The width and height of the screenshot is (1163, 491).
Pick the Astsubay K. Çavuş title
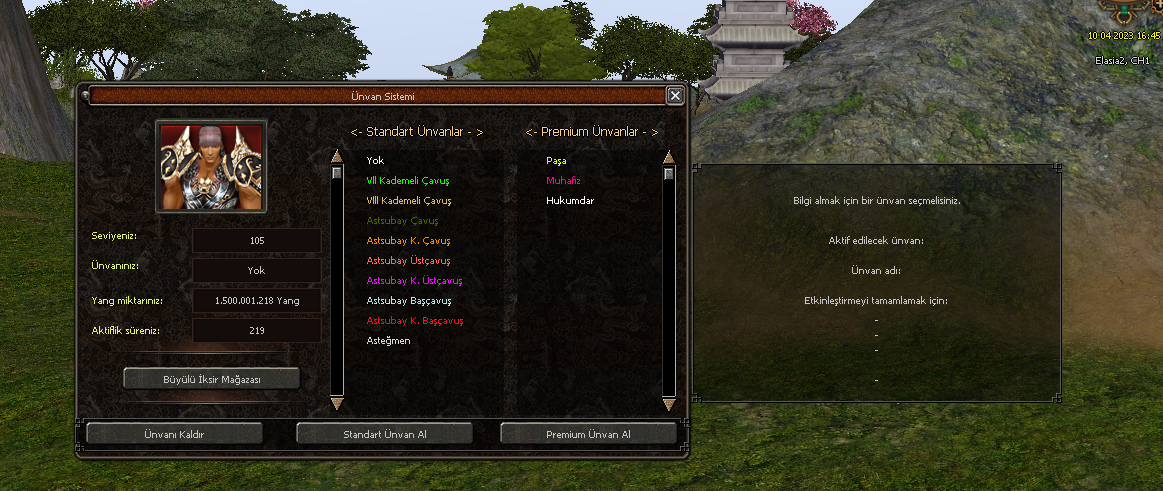click(x=409, y=241)
